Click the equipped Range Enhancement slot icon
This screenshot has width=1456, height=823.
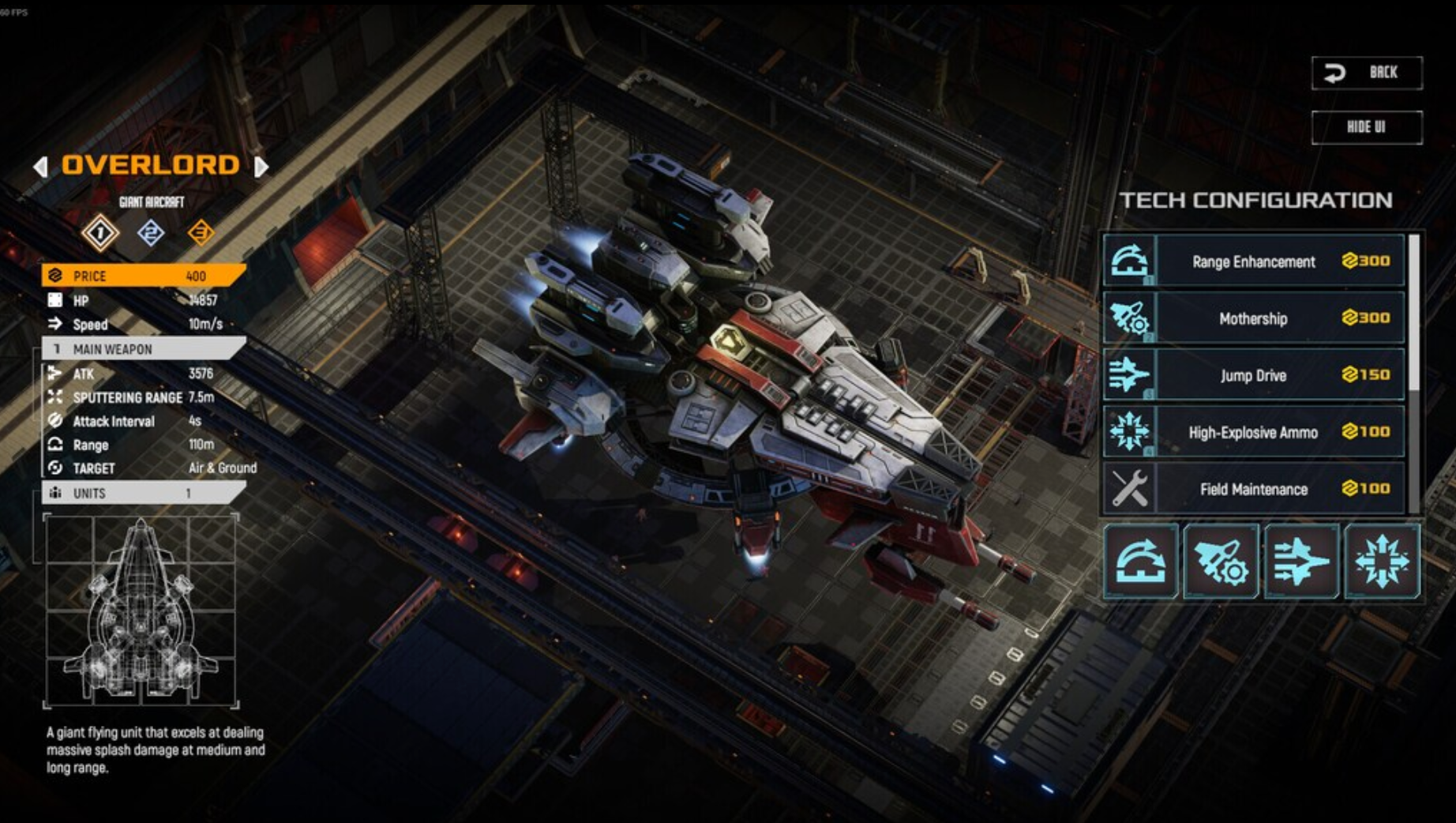pos(1141,562)
